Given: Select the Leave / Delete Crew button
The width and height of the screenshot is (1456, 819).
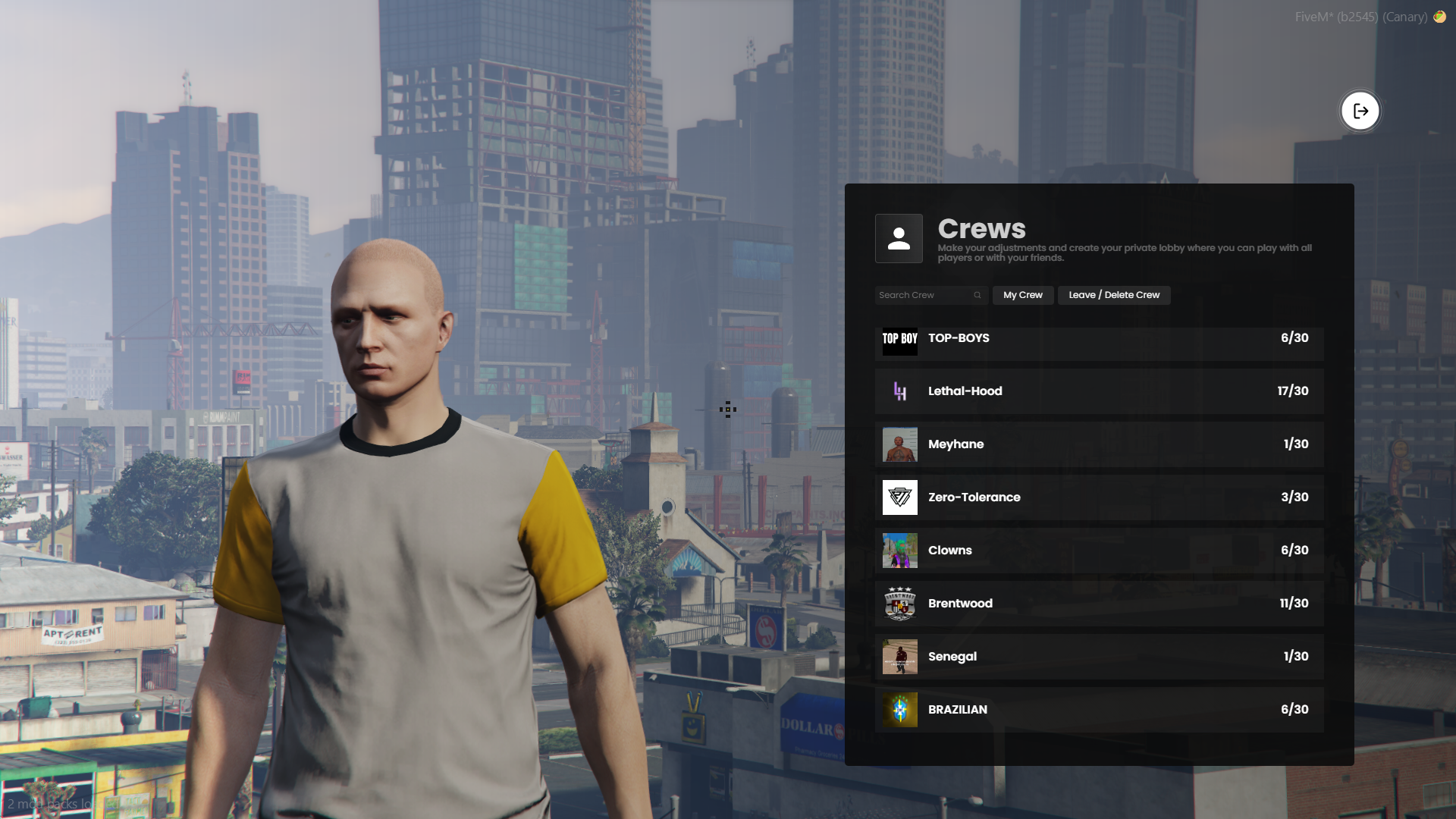Looking at the screenshot, I should point(1113,295).
